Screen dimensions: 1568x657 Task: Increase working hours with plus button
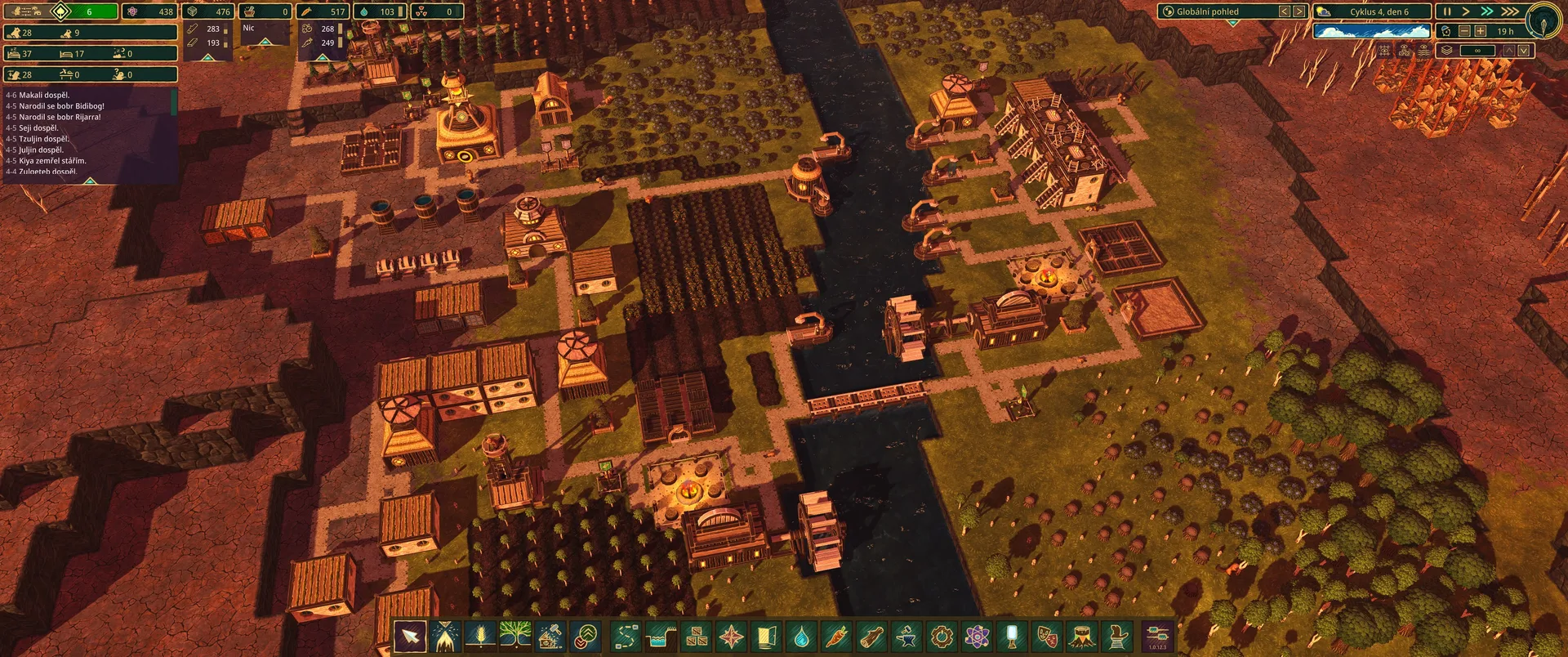(x=1480, y=31)
